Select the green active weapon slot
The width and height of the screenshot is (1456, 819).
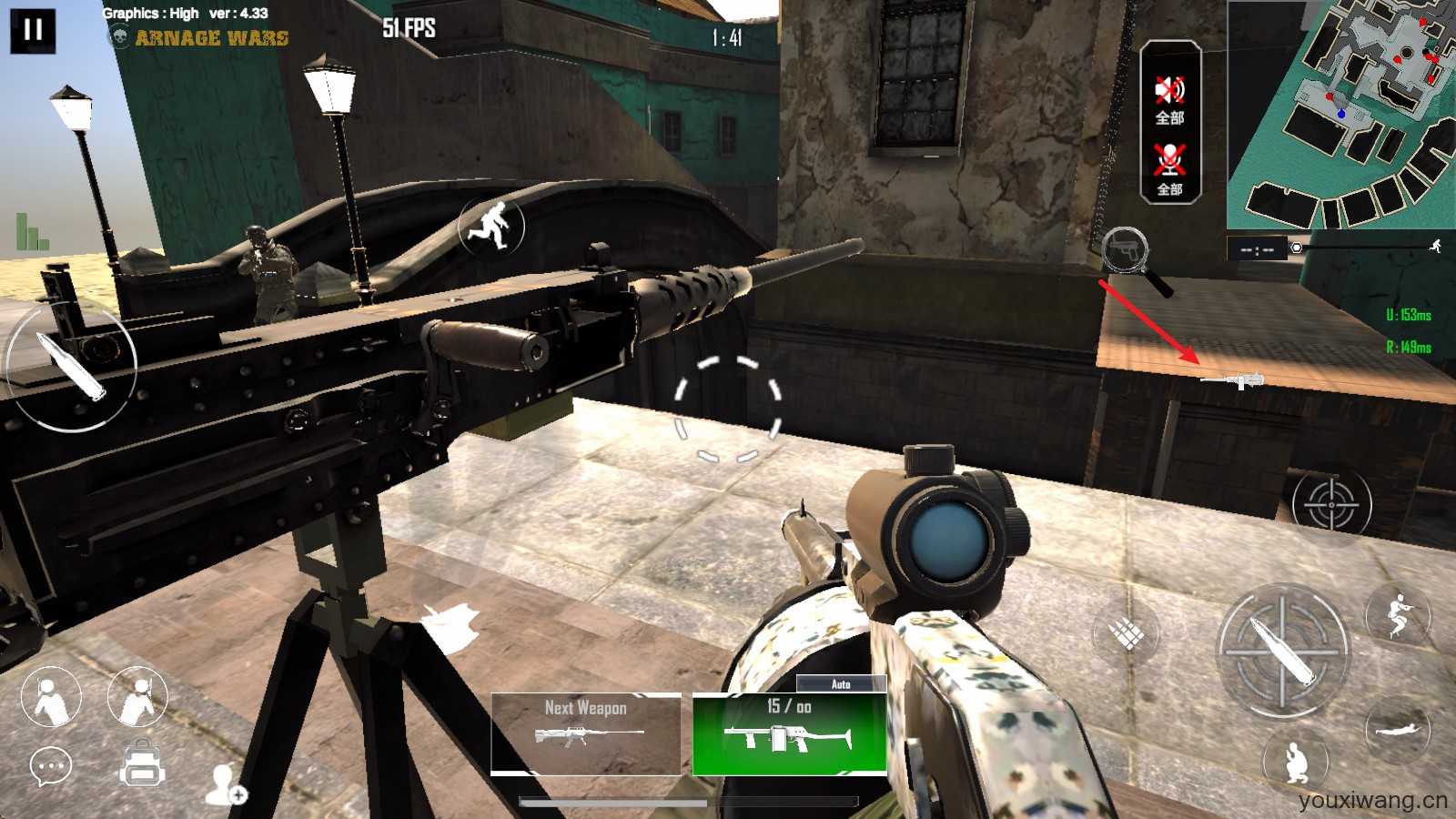(789, 734)
